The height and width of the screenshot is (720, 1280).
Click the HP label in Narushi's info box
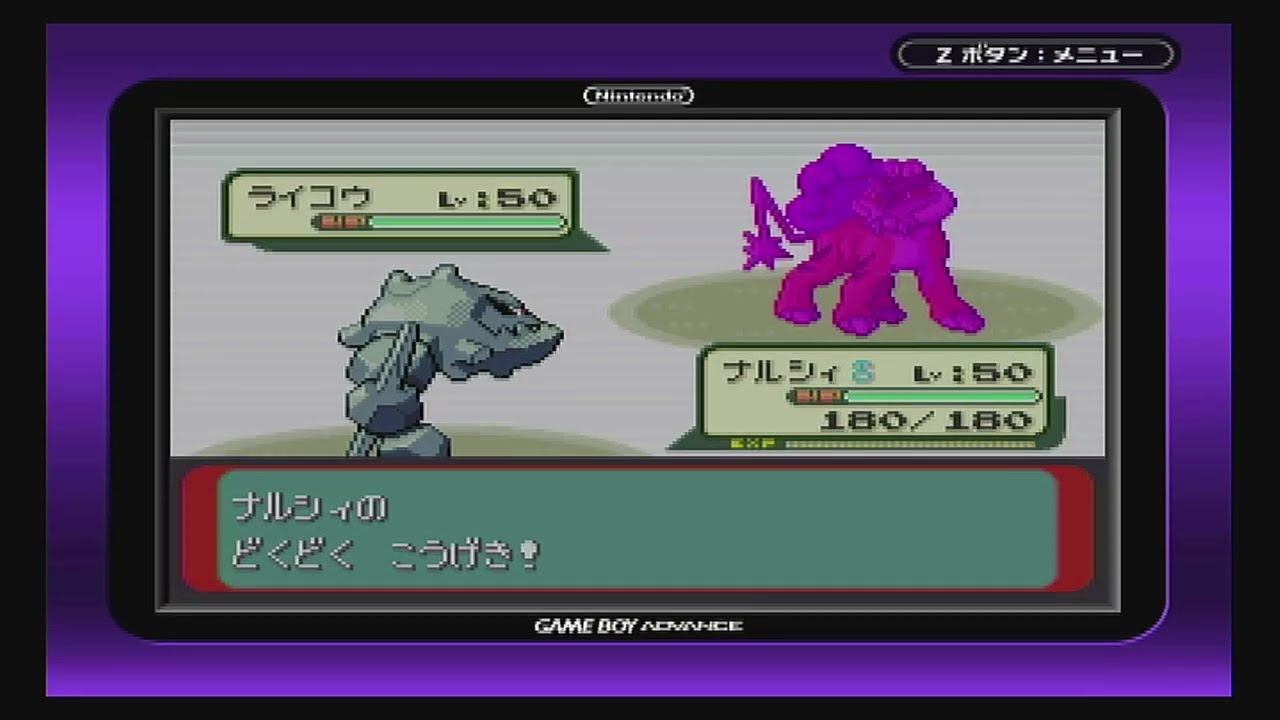[x=818, y=396]
